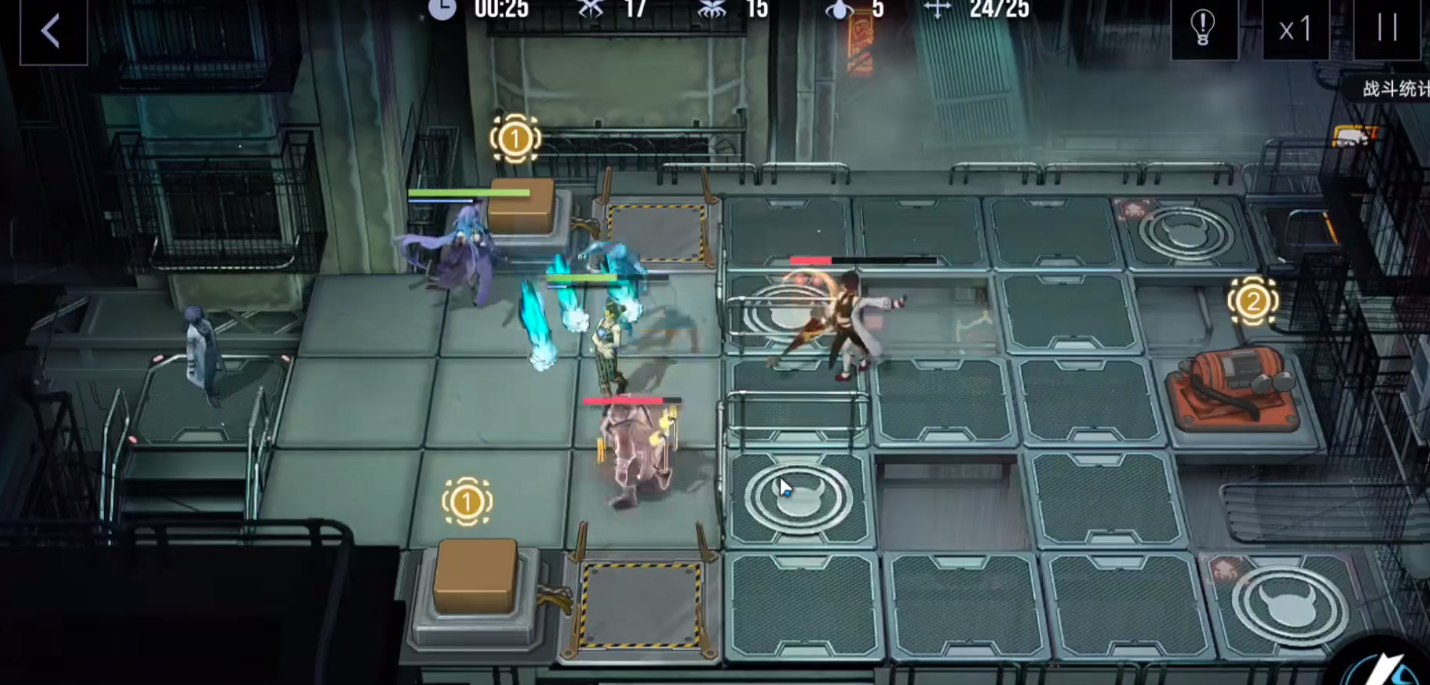
Task: Open the 战斗统计 battle statistics panel
Action: click(1395, 89)
